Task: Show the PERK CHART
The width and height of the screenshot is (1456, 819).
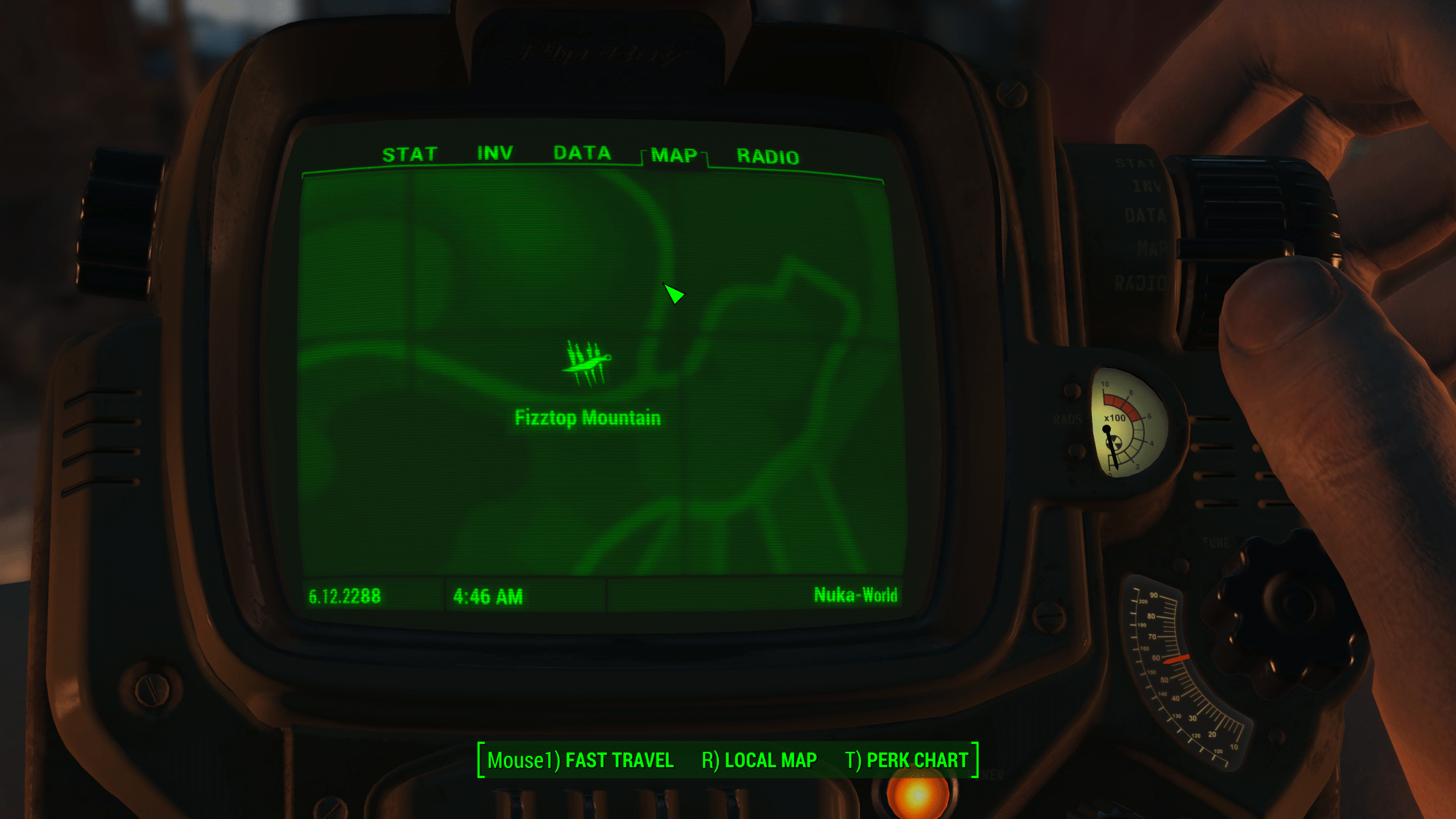Action: [907, 760]
